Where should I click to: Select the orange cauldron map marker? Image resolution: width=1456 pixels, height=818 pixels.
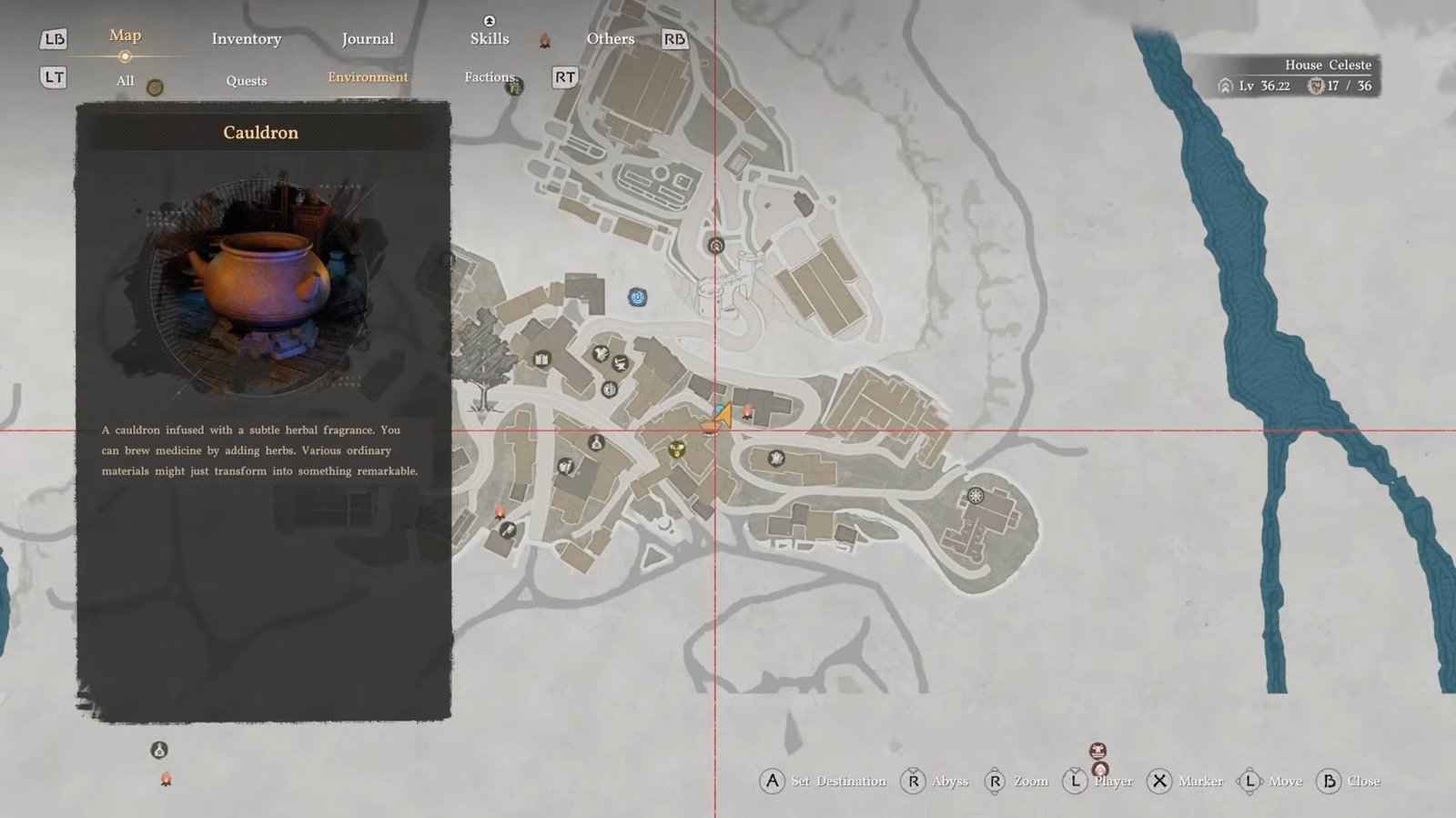(x=709, y=426)
